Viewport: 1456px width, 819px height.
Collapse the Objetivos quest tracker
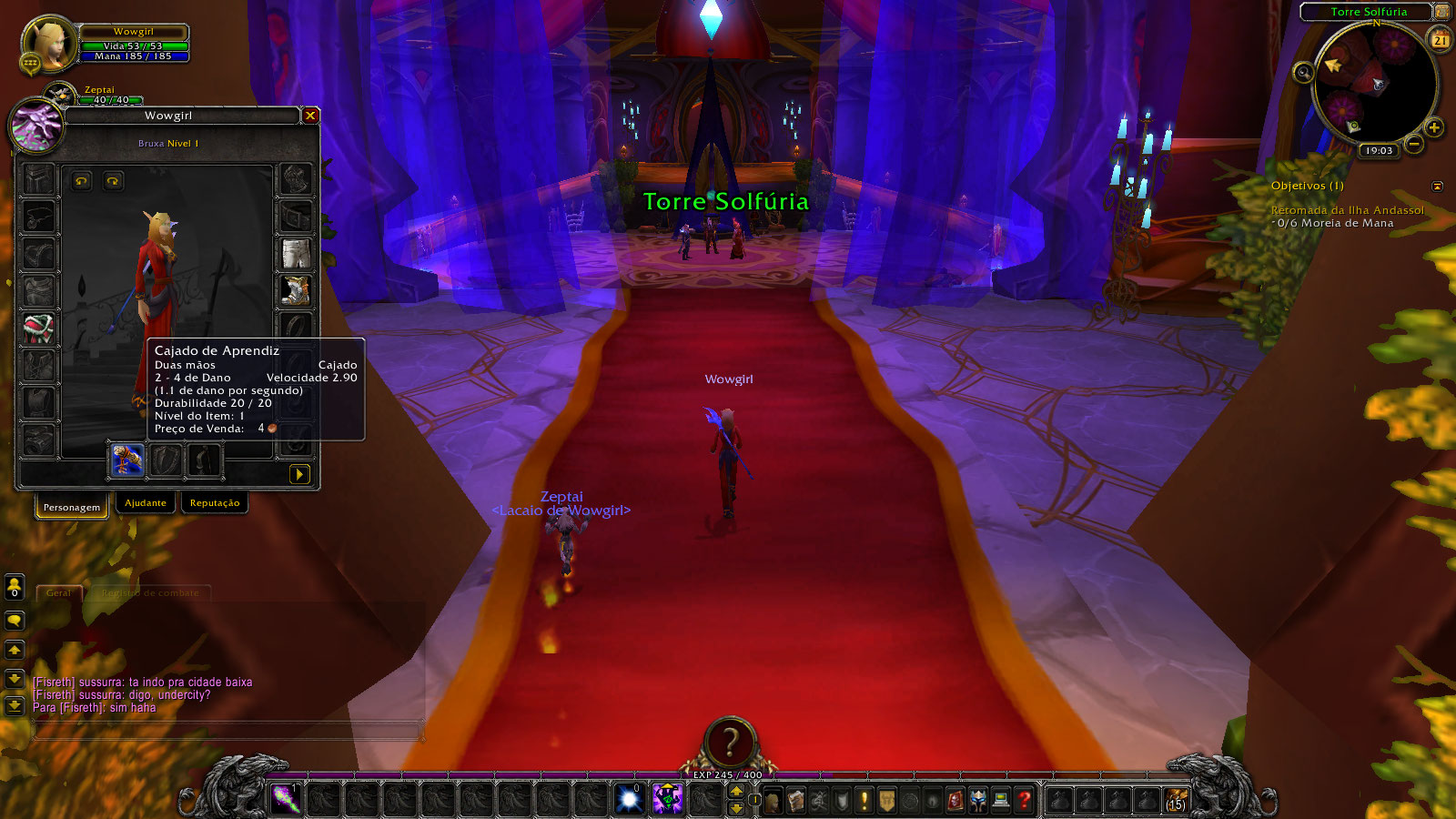[x=1438, y=187]
